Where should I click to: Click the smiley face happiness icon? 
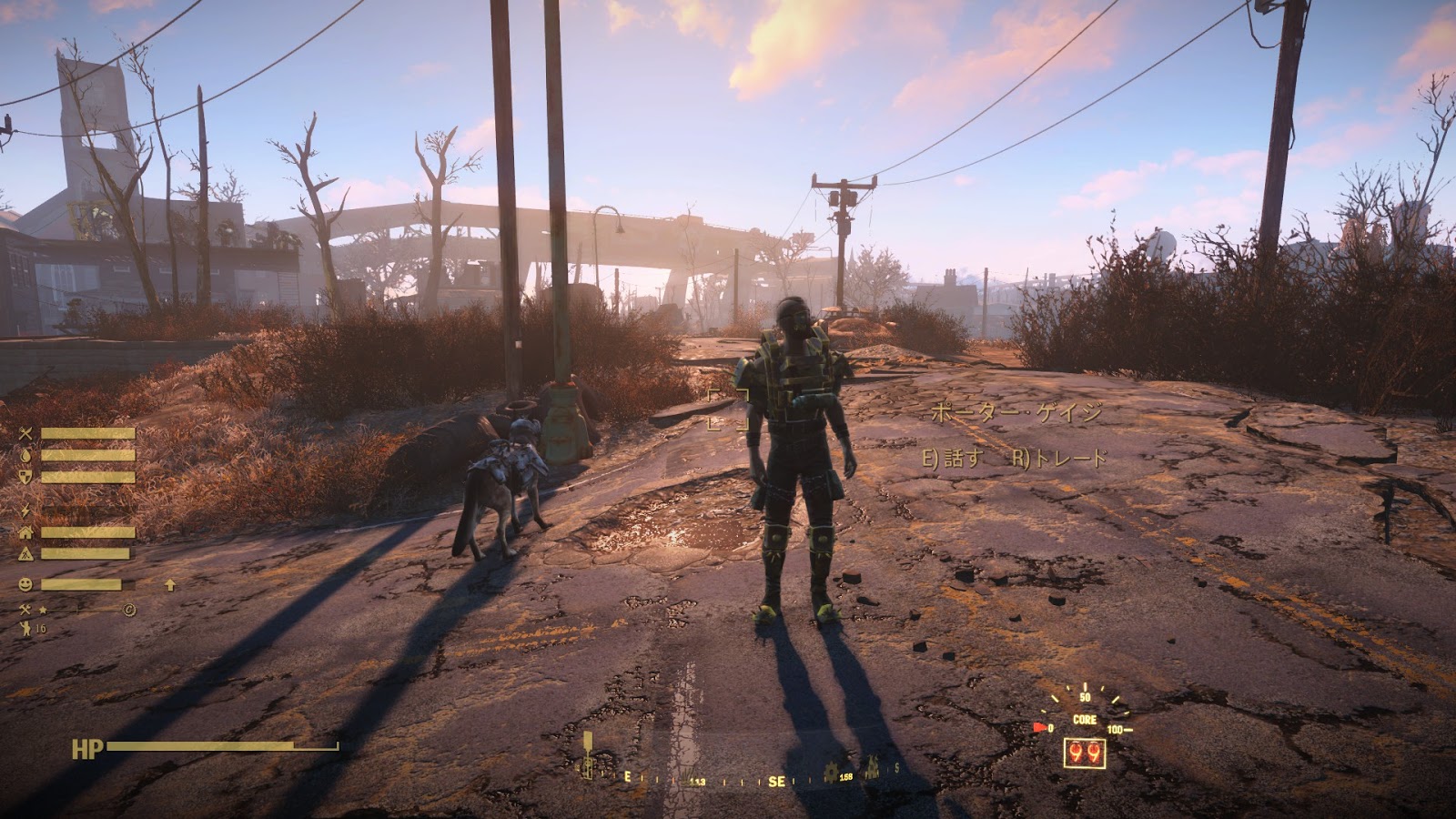[25, 585]
